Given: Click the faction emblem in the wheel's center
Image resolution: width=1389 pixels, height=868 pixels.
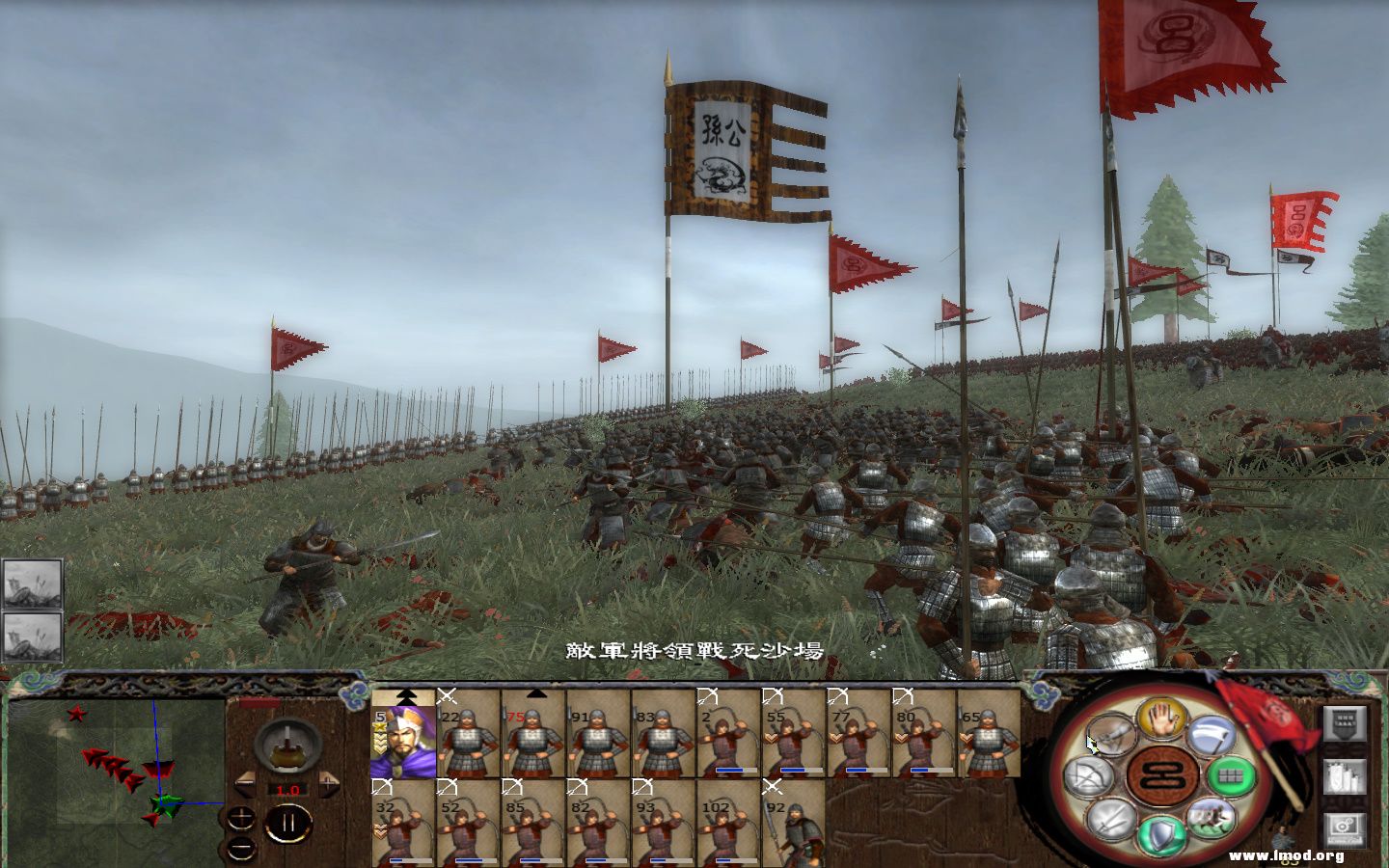Looking at the screenshot, I should [x=1163, y=776].
